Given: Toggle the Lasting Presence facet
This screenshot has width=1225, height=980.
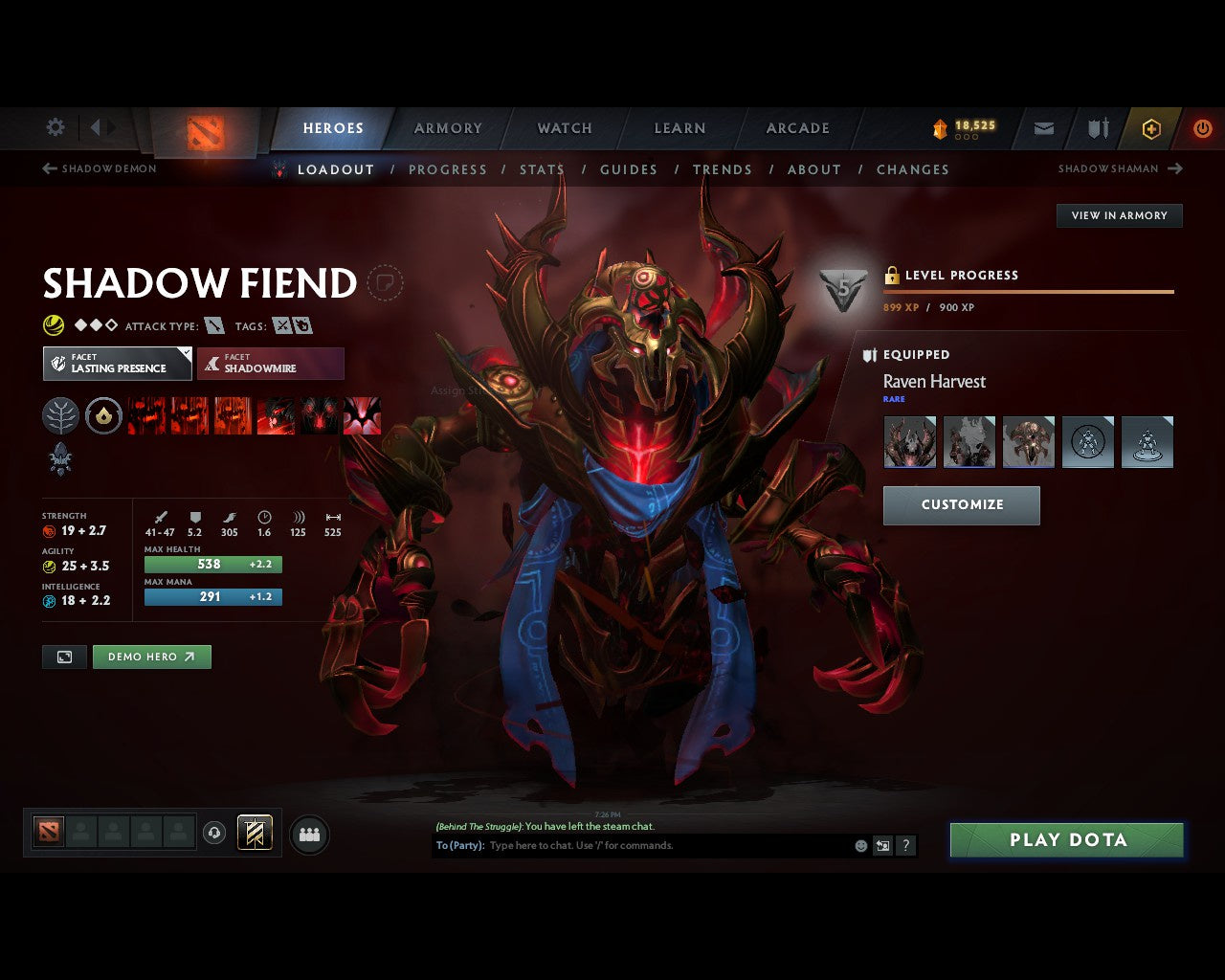Looking at the screenshot, I should [x=117, y=364].
